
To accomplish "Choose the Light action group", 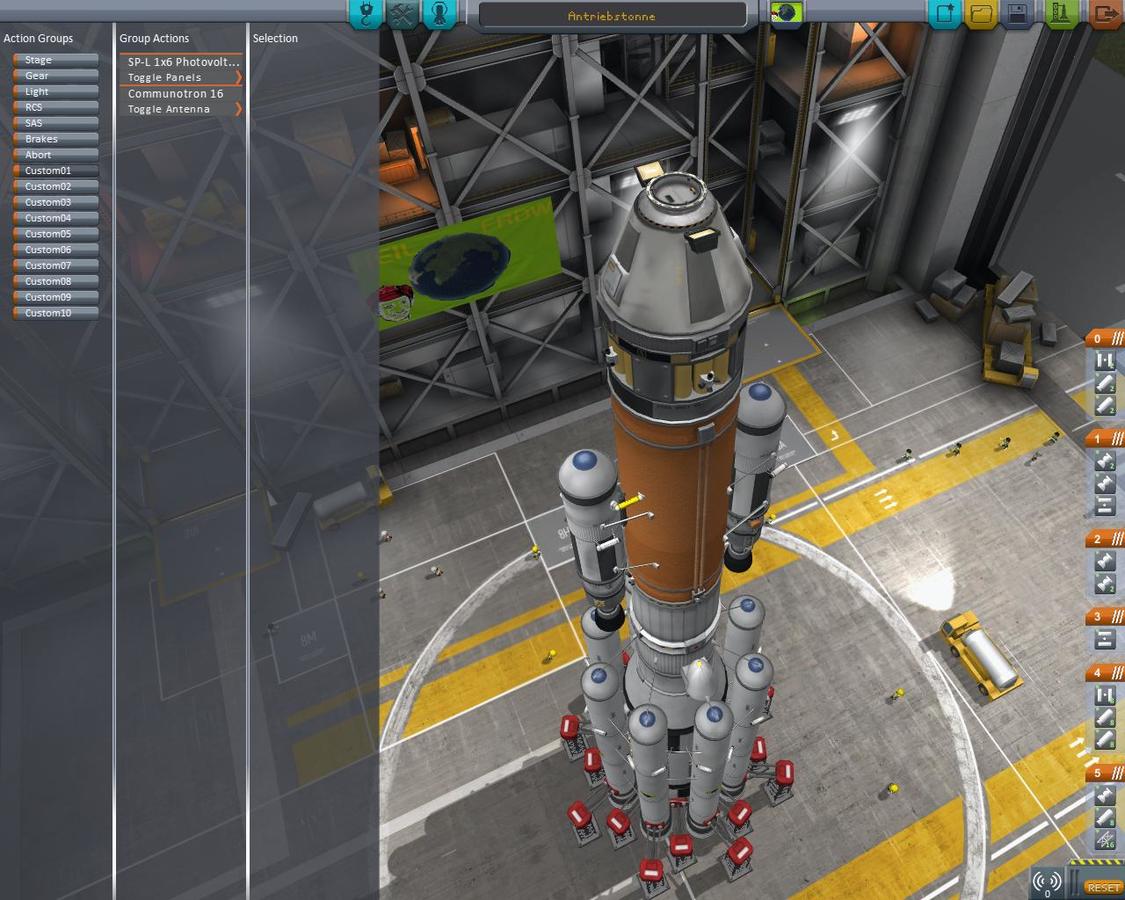I will [x=55, y=92].
